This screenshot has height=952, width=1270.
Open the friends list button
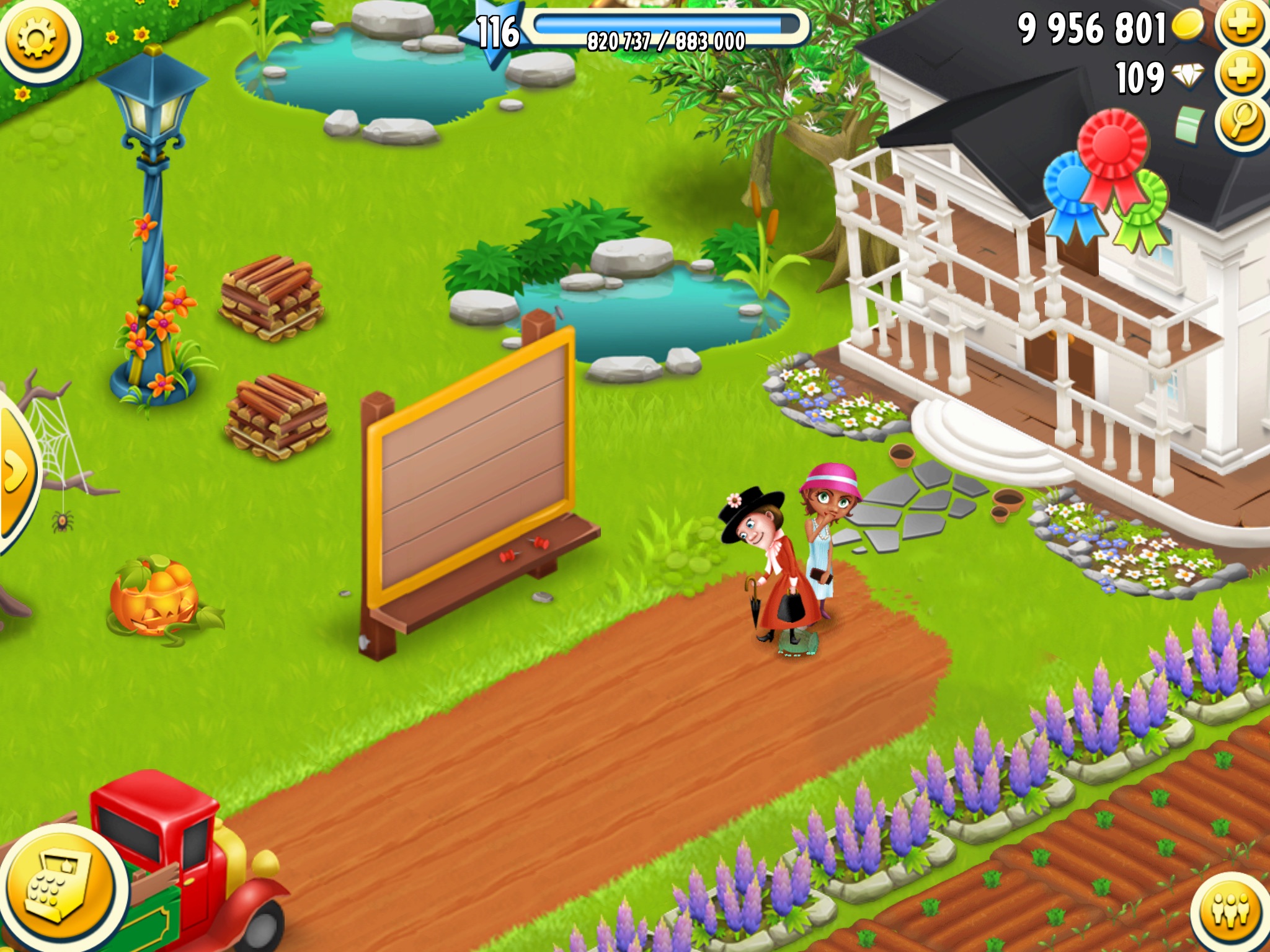(1231, 911)
